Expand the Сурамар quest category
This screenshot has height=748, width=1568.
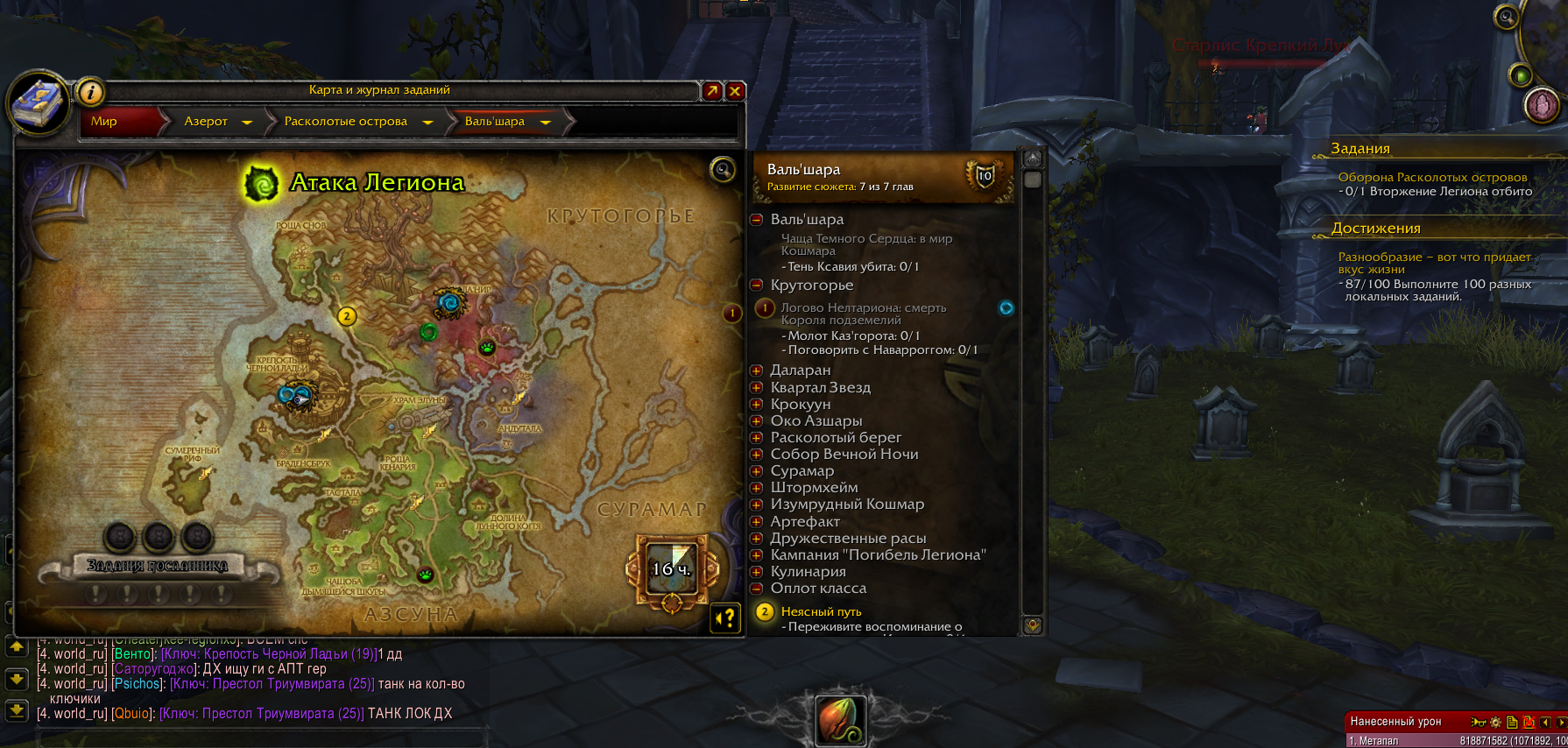point(757,471)
